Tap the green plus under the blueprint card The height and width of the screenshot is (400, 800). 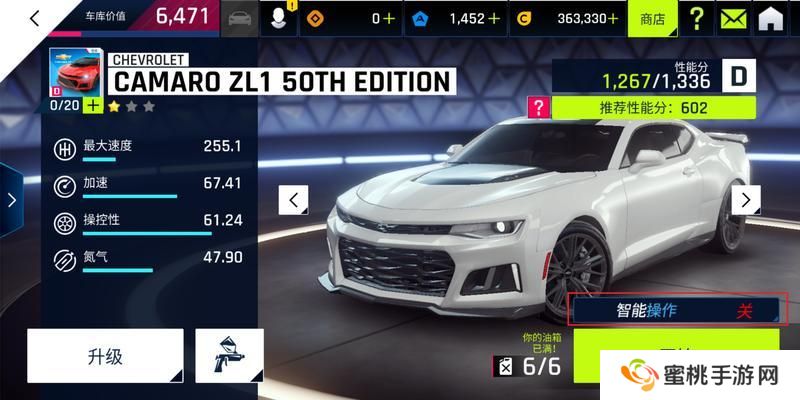tap(93, 104)
